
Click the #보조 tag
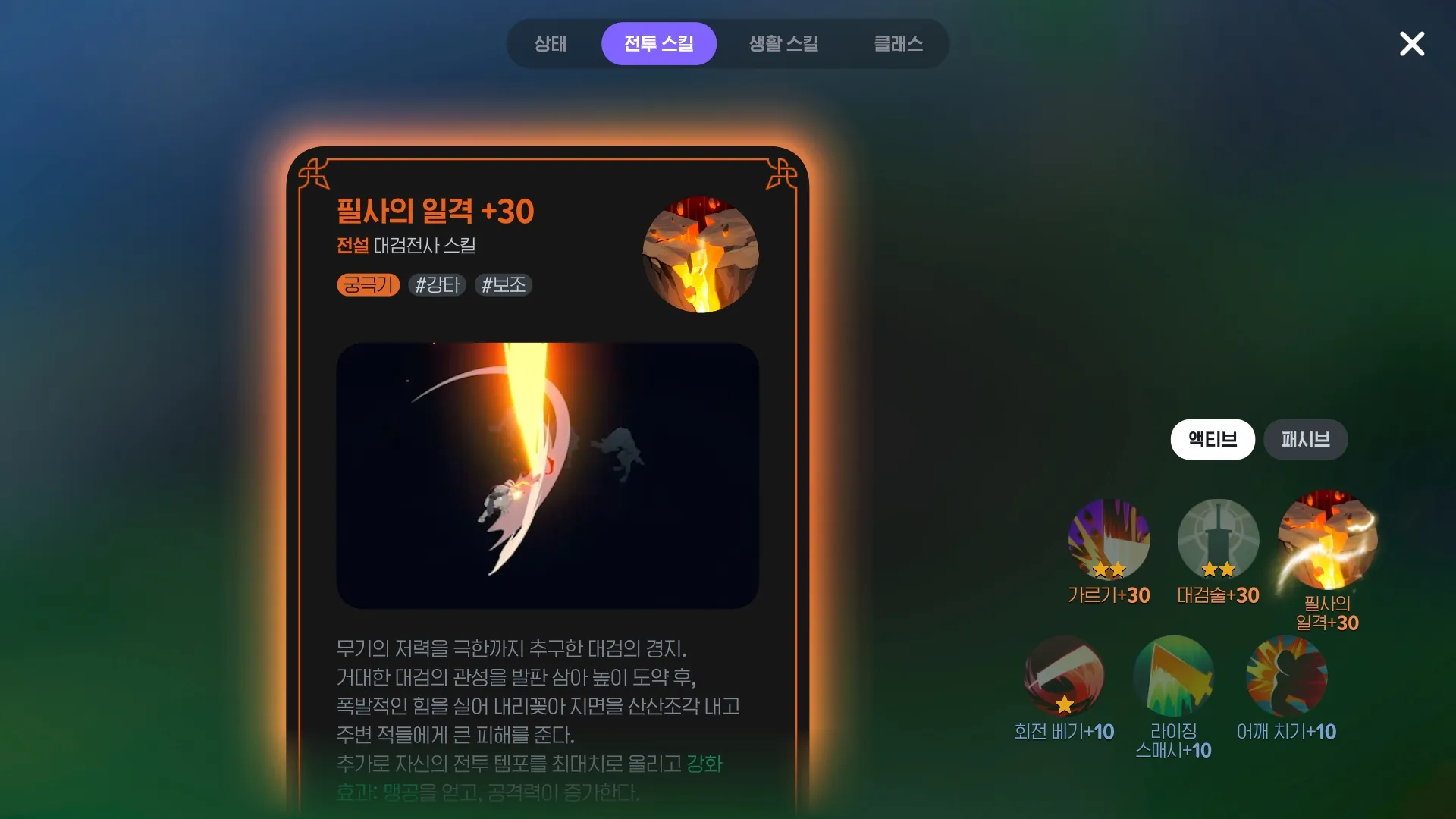(503, 285)
